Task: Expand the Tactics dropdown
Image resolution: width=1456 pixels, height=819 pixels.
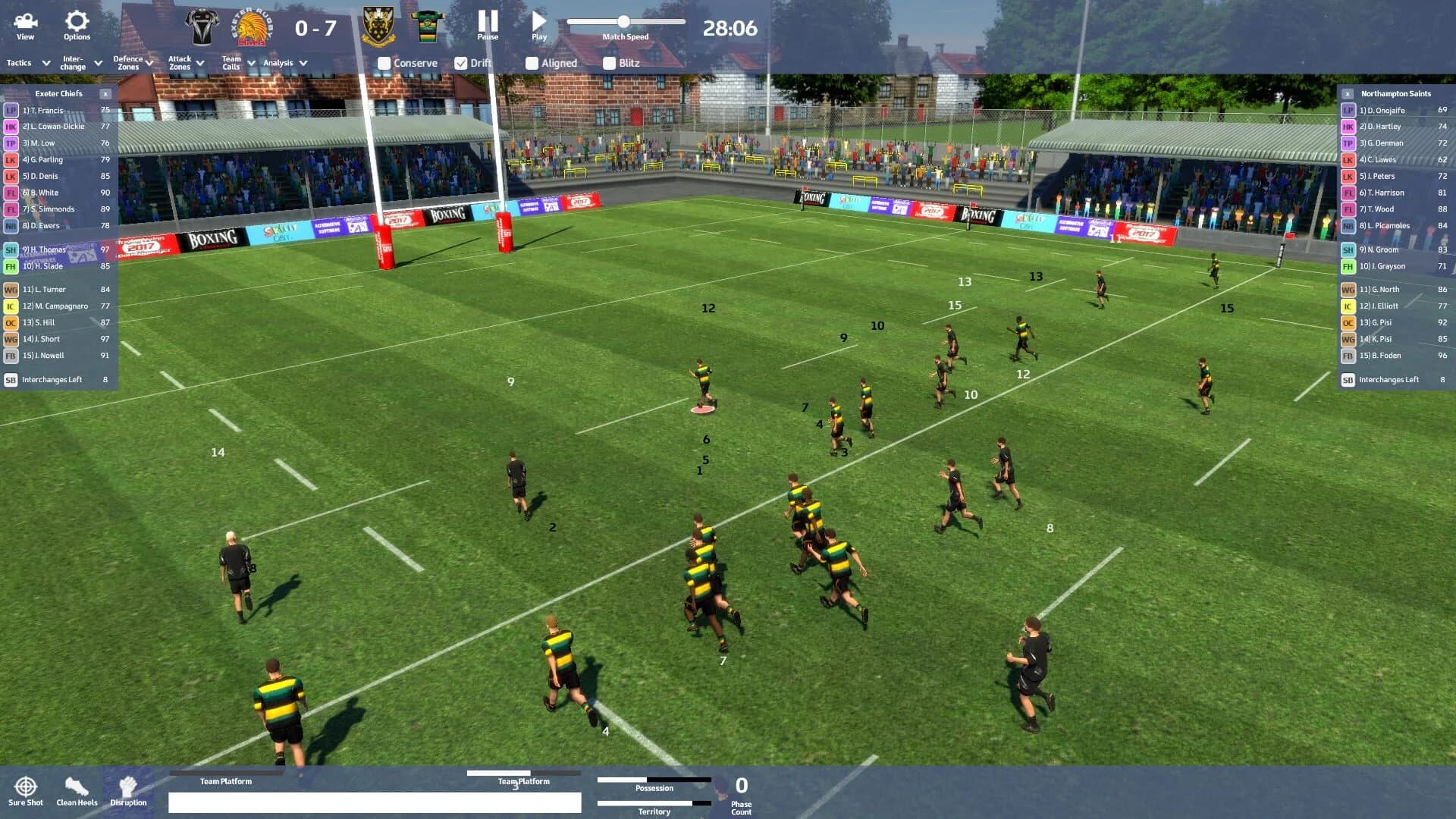Action: (27, 63)
